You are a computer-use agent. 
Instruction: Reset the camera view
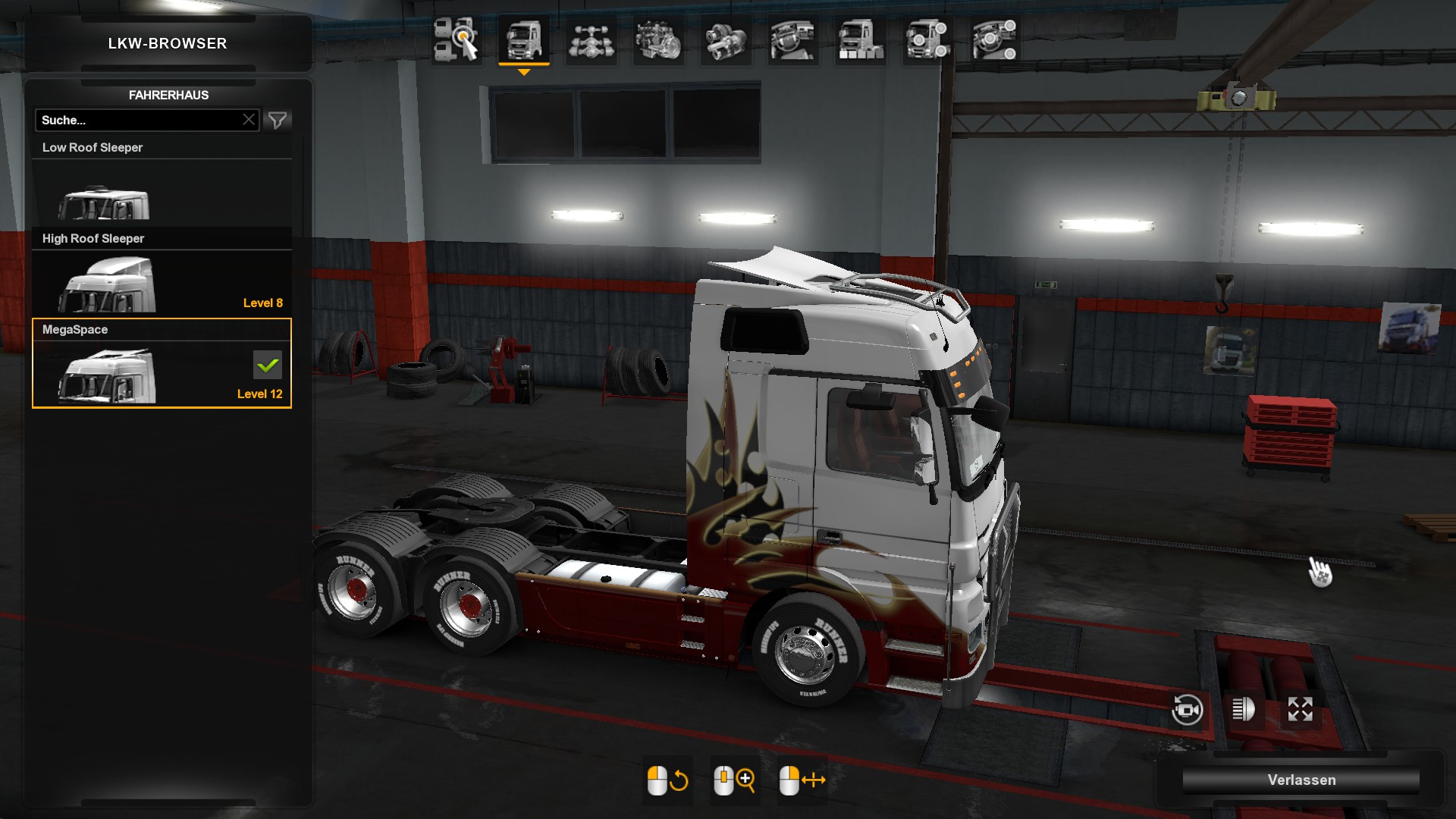click(1187, 710)
